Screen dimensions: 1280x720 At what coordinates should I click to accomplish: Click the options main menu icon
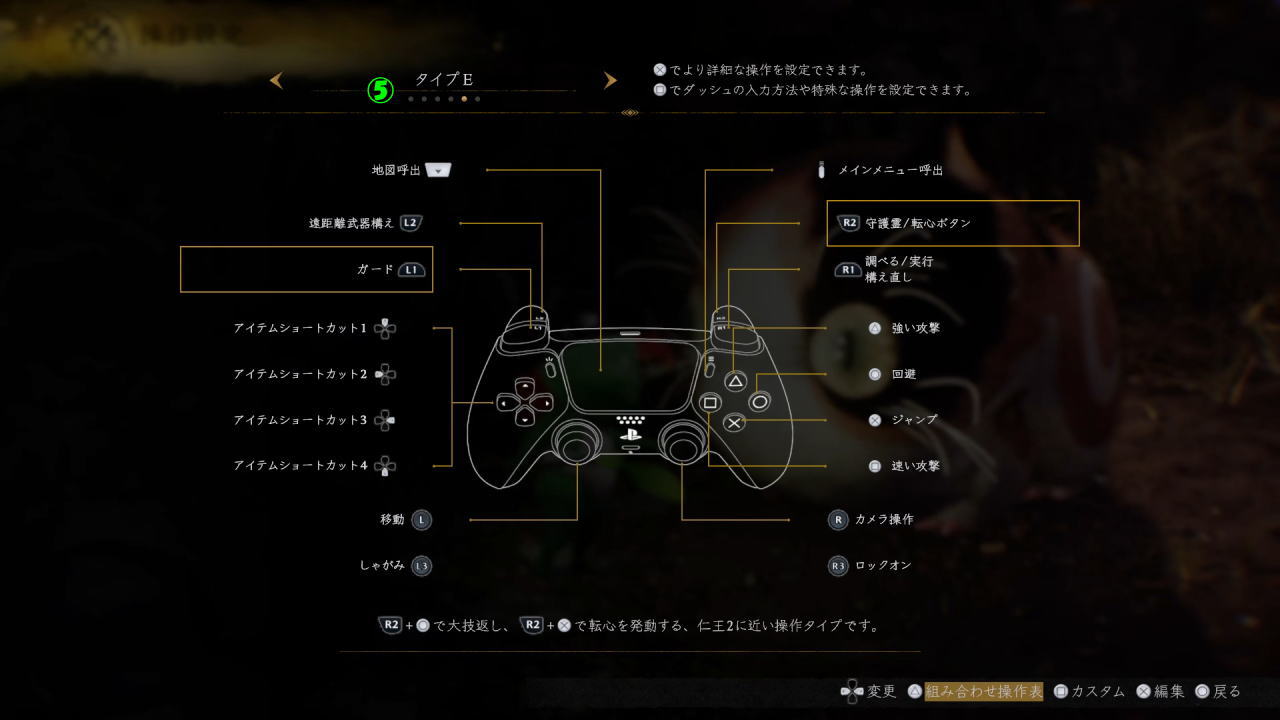[824, 170]
